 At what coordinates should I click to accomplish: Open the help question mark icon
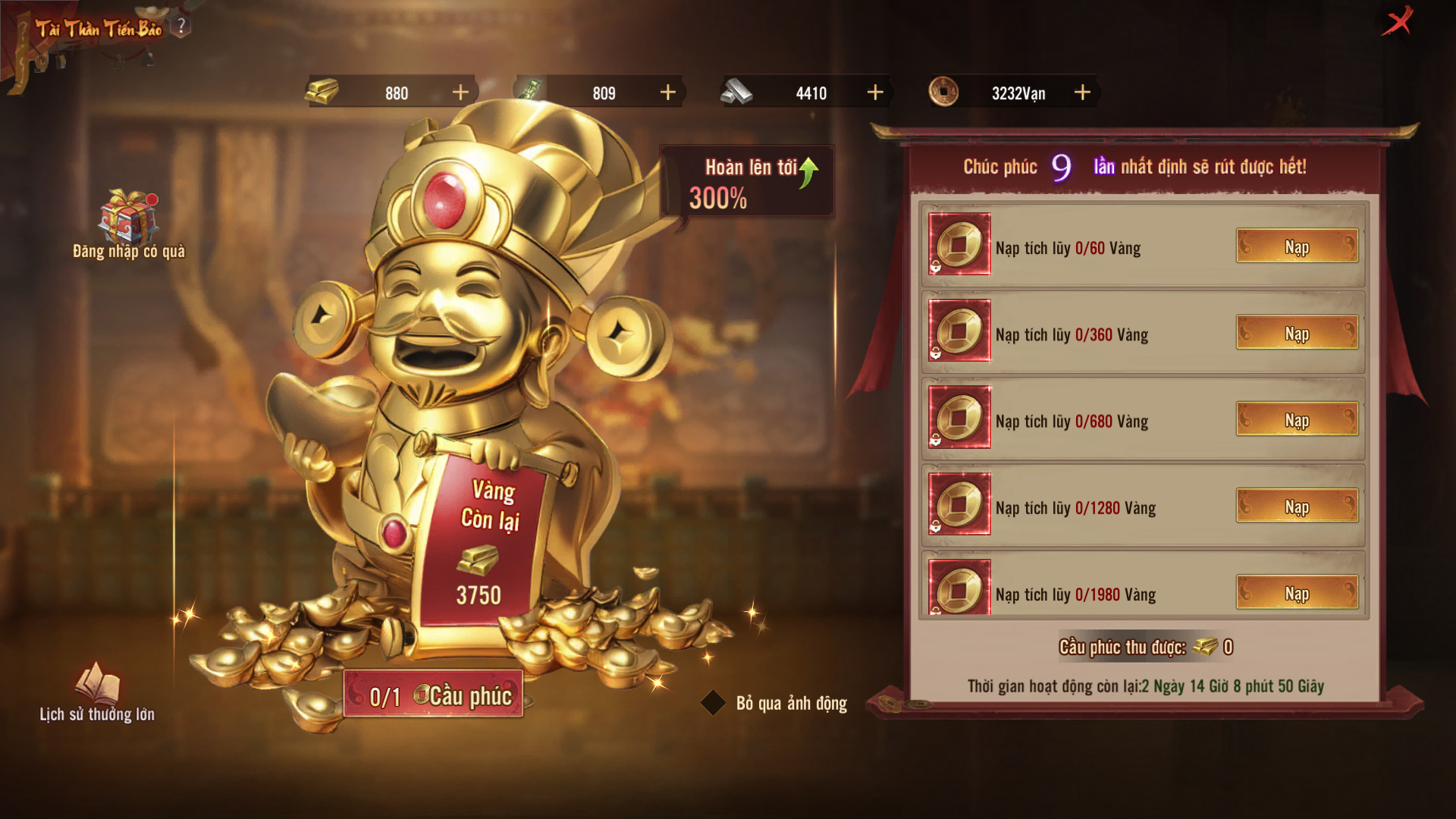coord(181,27)
